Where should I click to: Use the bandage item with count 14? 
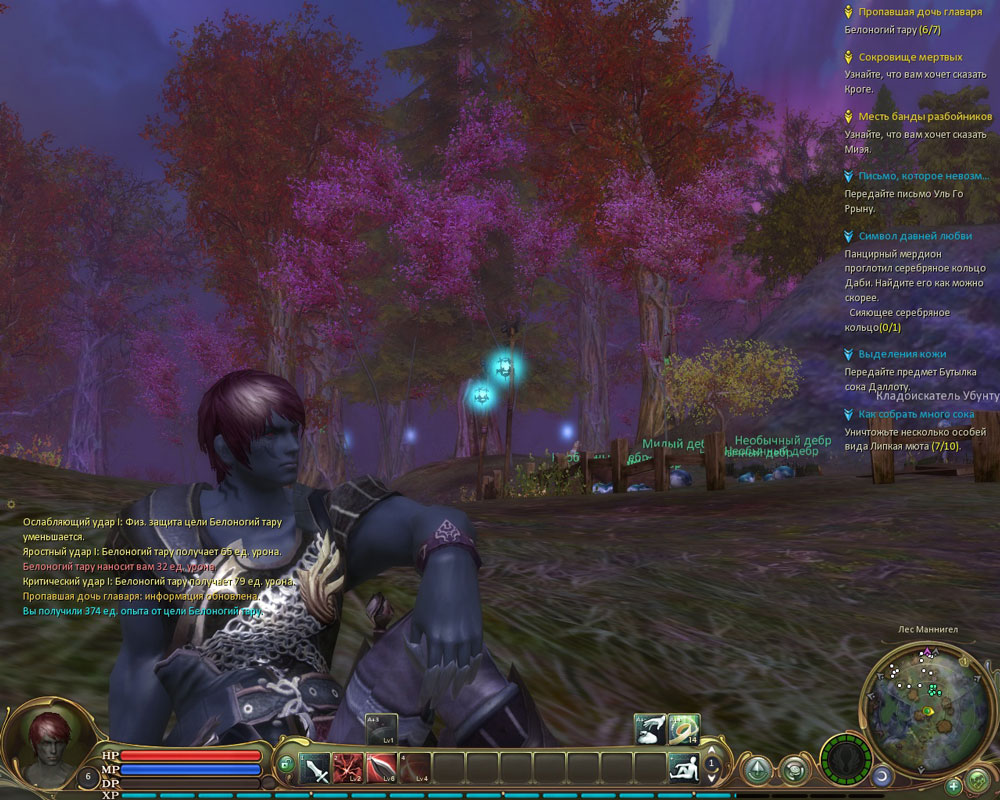684,729
